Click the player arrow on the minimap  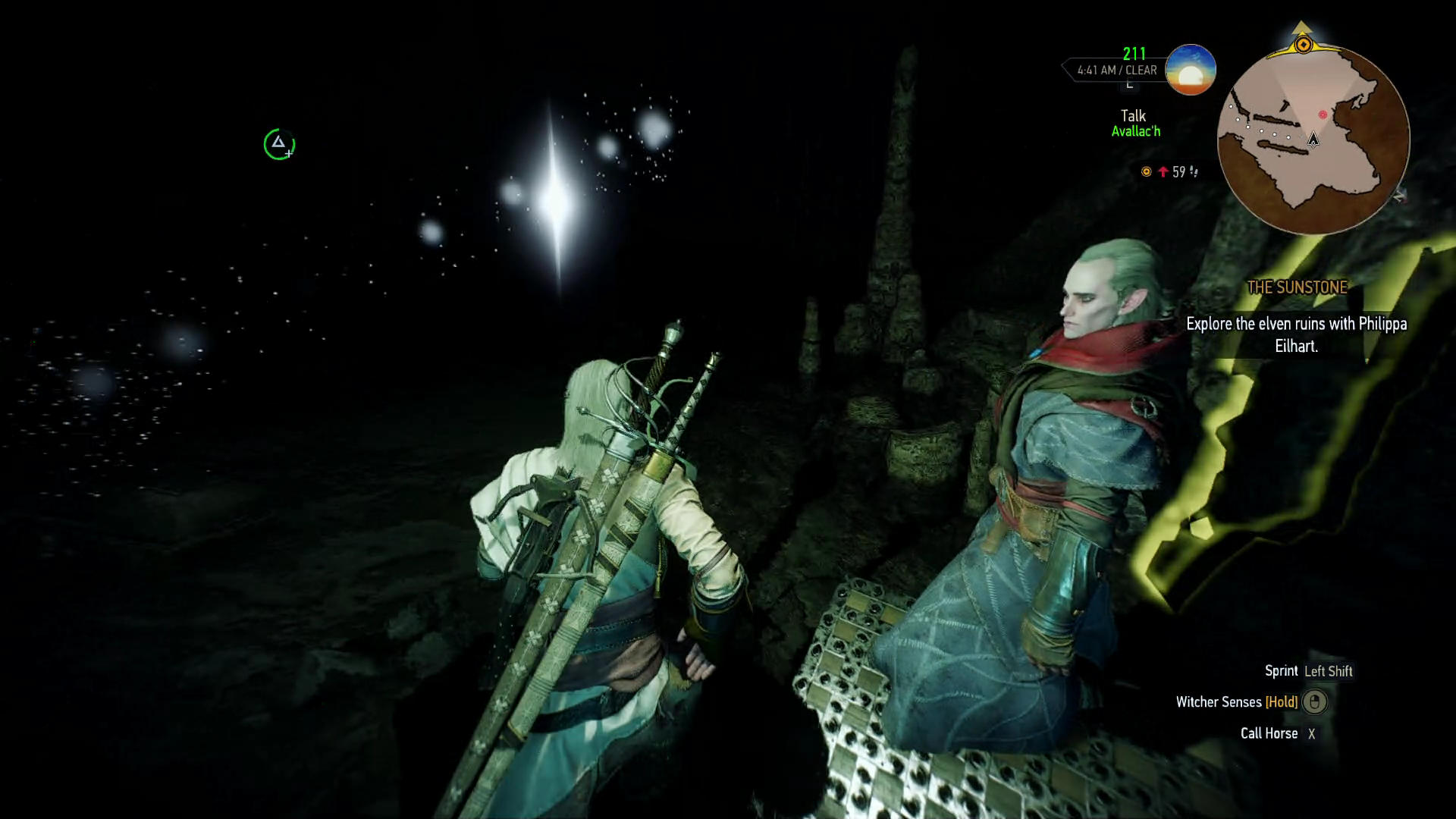click(x=1313, y=139)
